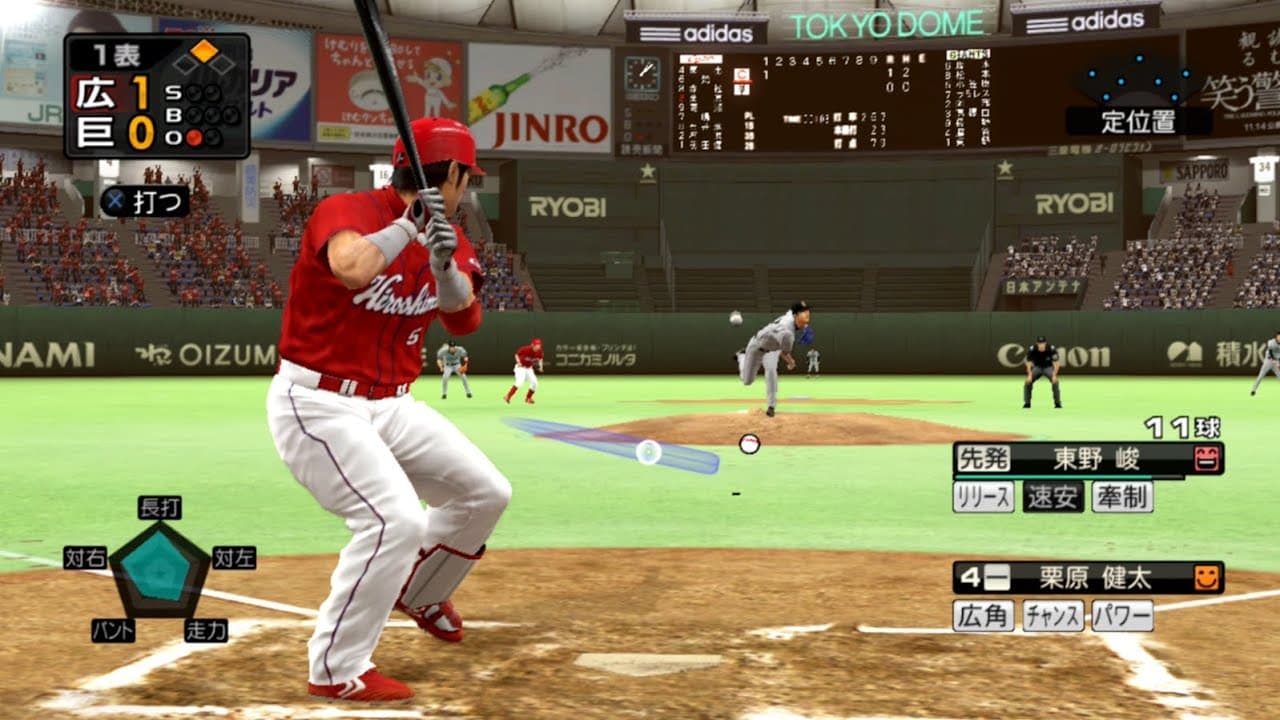
Task: Select the リリース release ability tag
Action: click(x=983, y=496)
